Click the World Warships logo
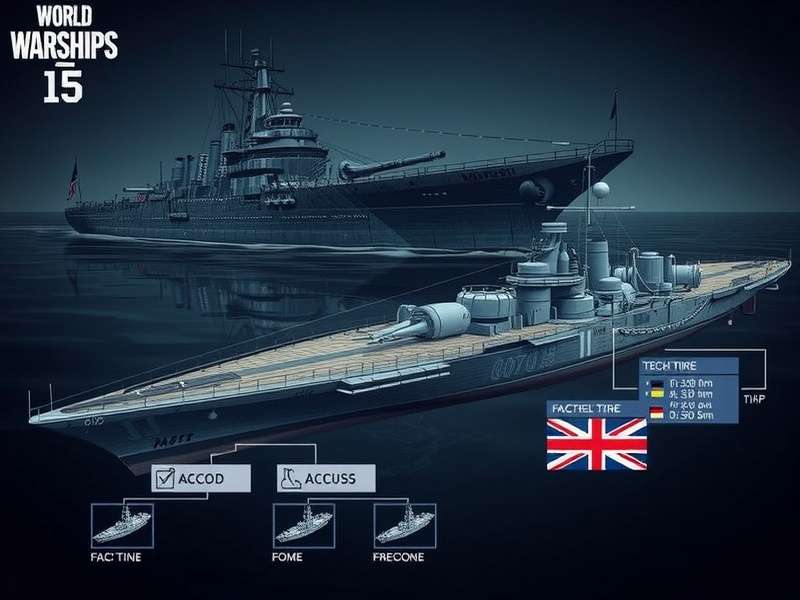 click(x=61, y=50)
